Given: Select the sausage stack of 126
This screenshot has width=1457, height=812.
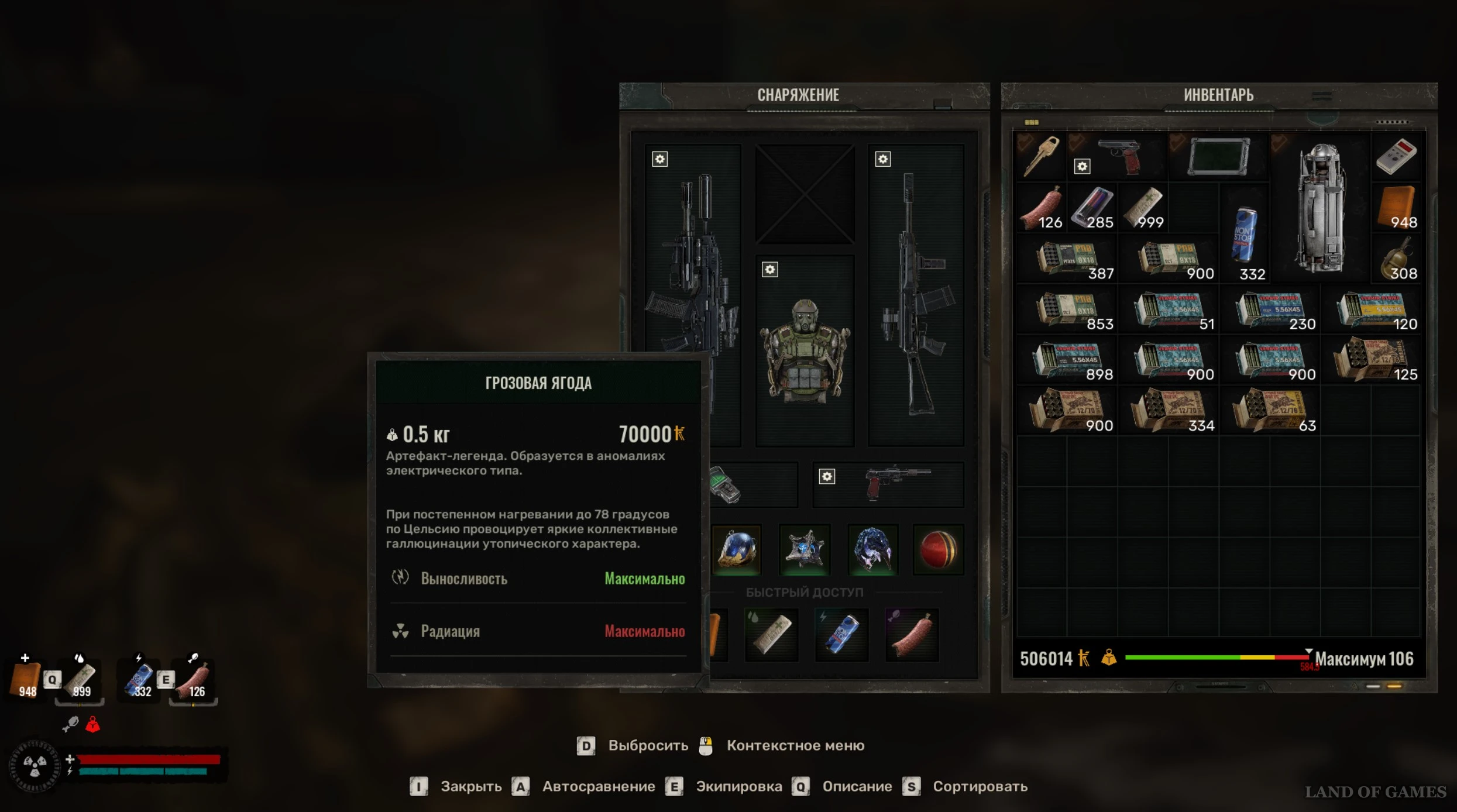Looking at the screenshot, I should tap(1042, 208).
